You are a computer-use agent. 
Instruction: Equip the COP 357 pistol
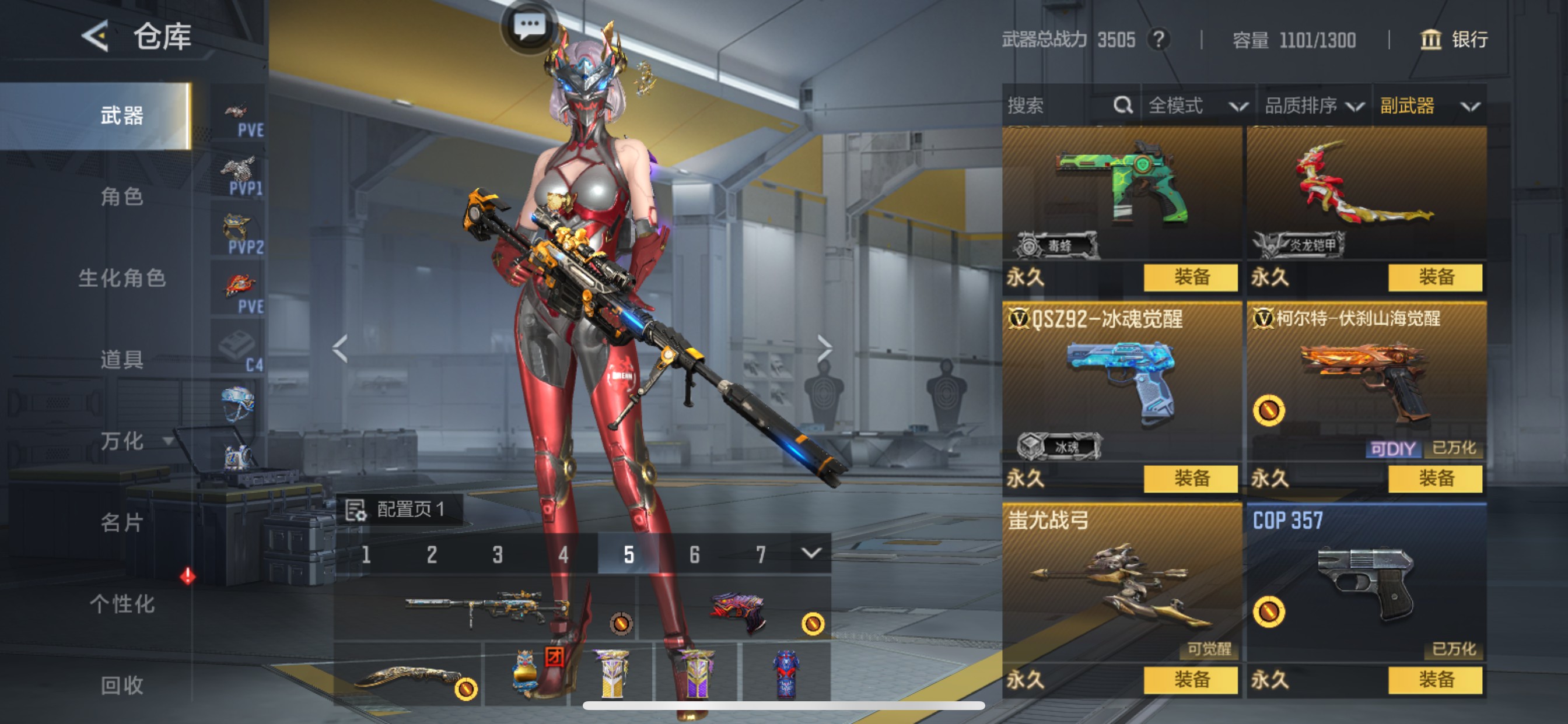(1436, 679)
